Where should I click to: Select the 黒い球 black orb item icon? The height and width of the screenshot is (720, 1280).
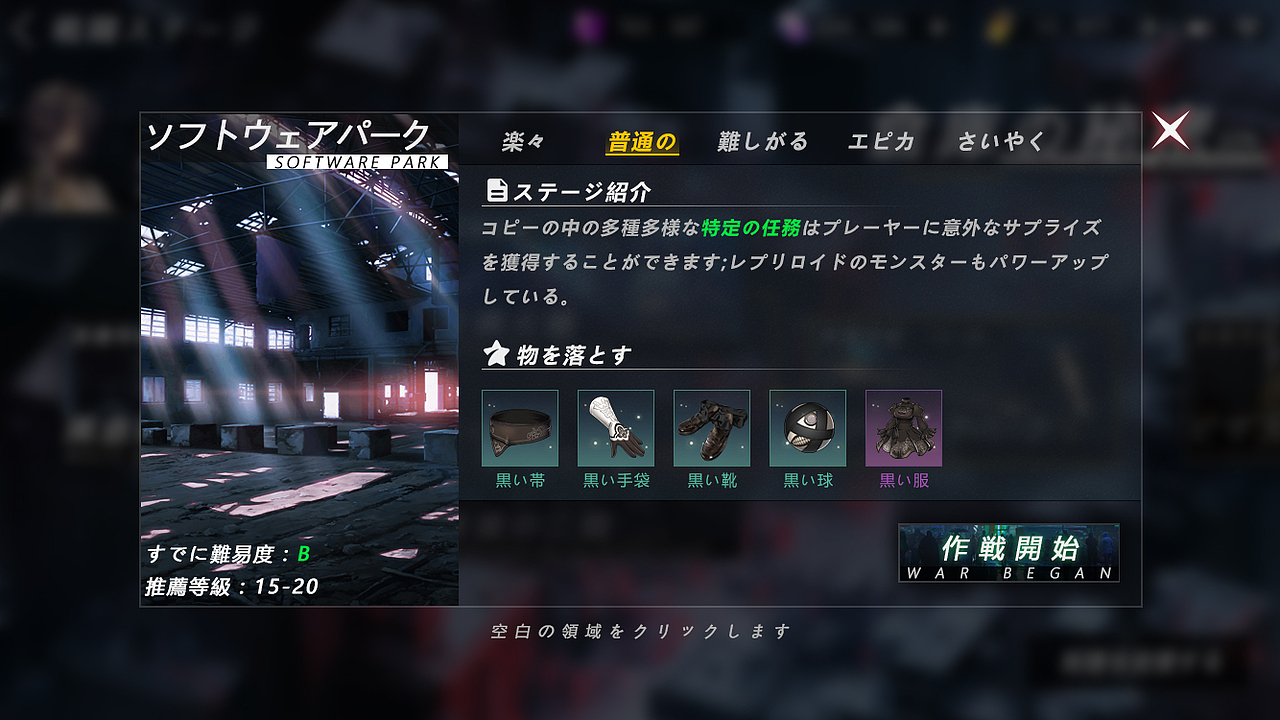click(x=806, y=428)
